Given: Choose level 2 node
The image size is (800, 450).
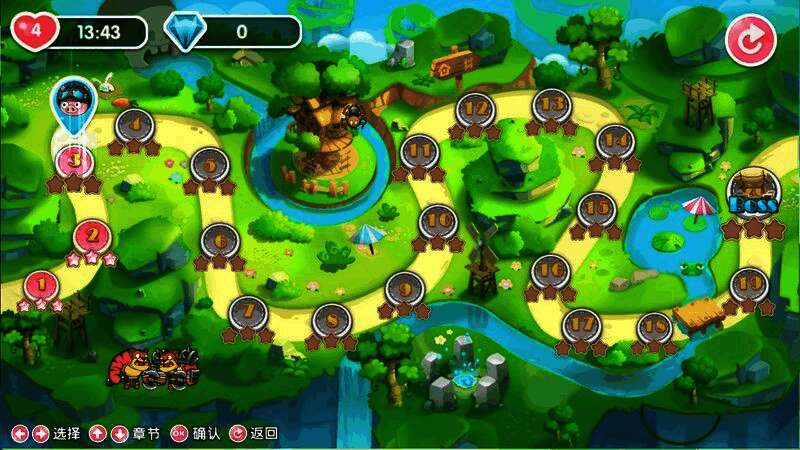Looking at the screenshot, I should pyautogui.click(x=92, y=237).
